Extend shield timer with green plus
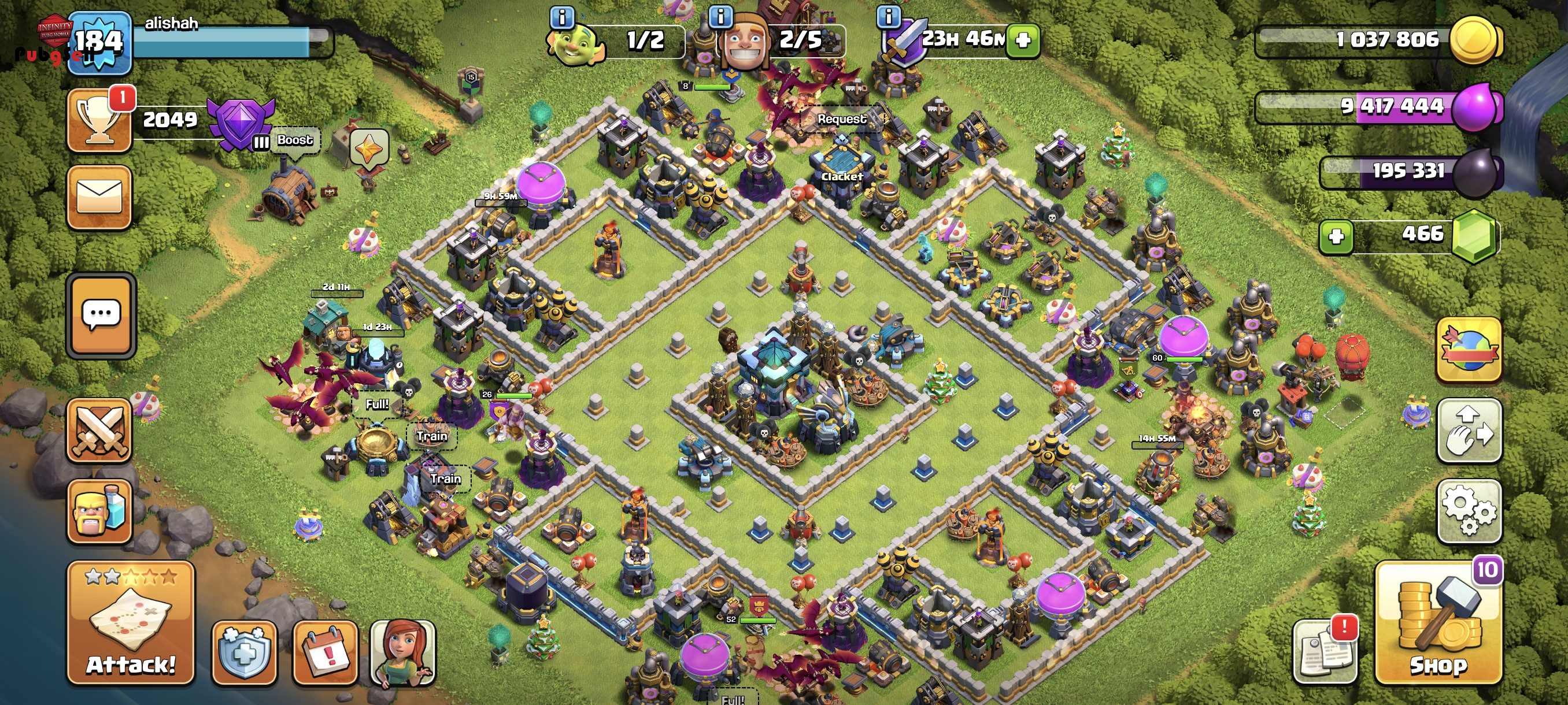Screen dimensions: 1568x705 click(1023, 40)
